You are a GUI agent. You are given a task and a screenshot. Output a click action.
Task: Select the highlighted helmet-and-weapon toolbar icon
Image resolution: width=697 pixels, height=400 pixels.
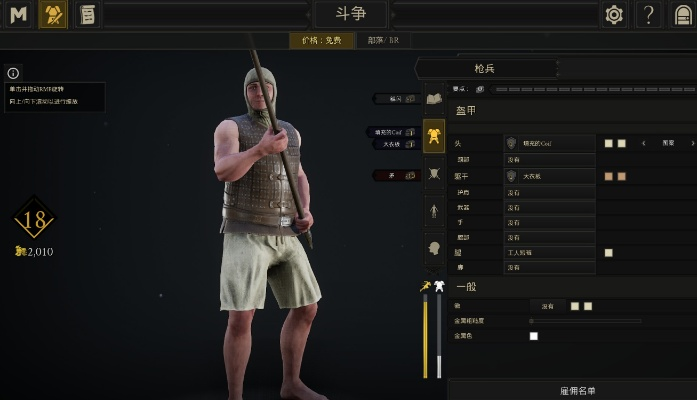(x=53, y=14)
